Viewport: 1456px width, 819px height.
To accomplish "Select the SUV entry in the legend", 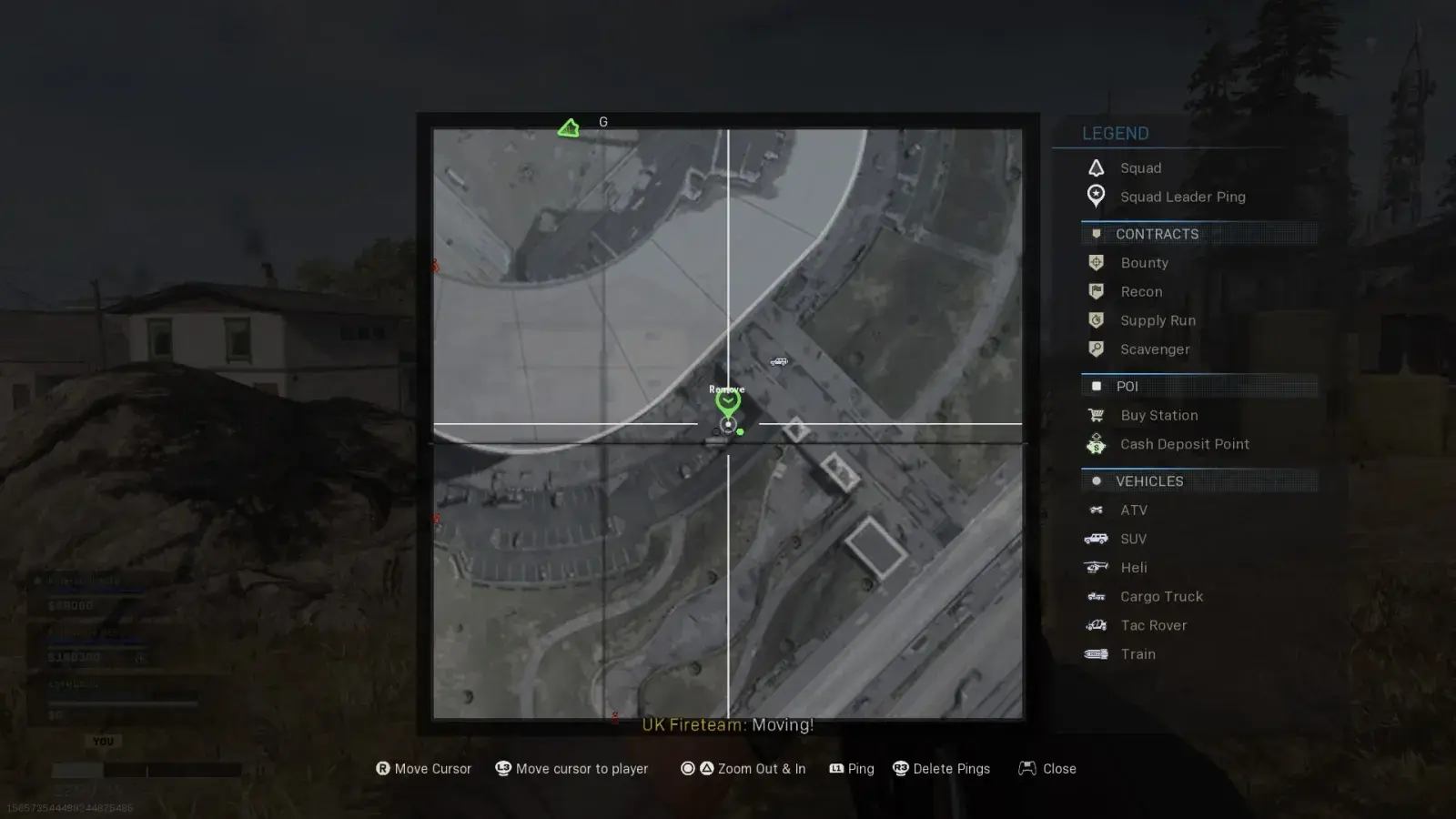I will pos(1133,540).
